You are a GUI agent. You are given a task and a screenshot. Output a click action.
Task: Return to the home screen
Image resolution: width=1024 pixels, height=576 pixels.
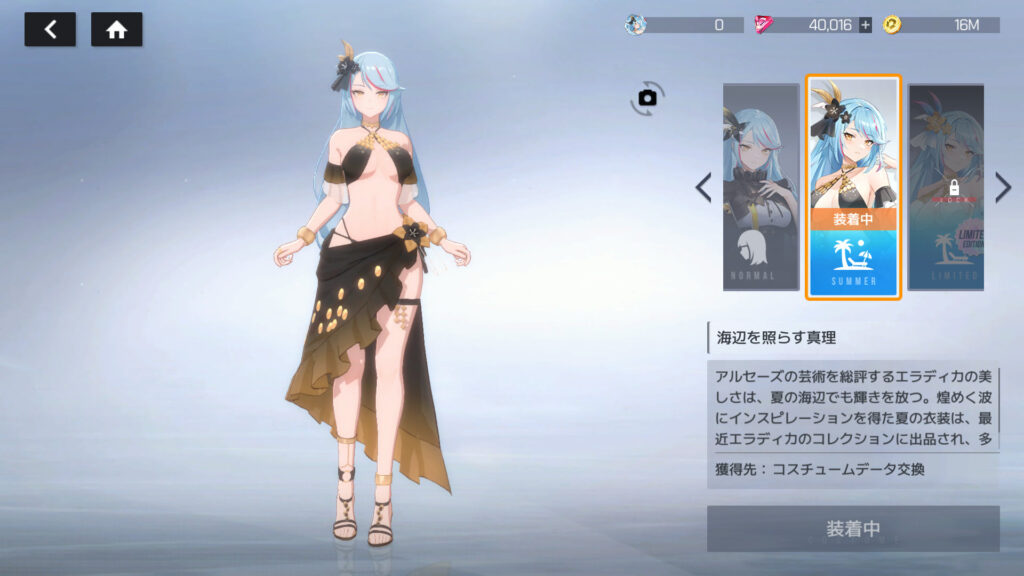coord(116,30)
